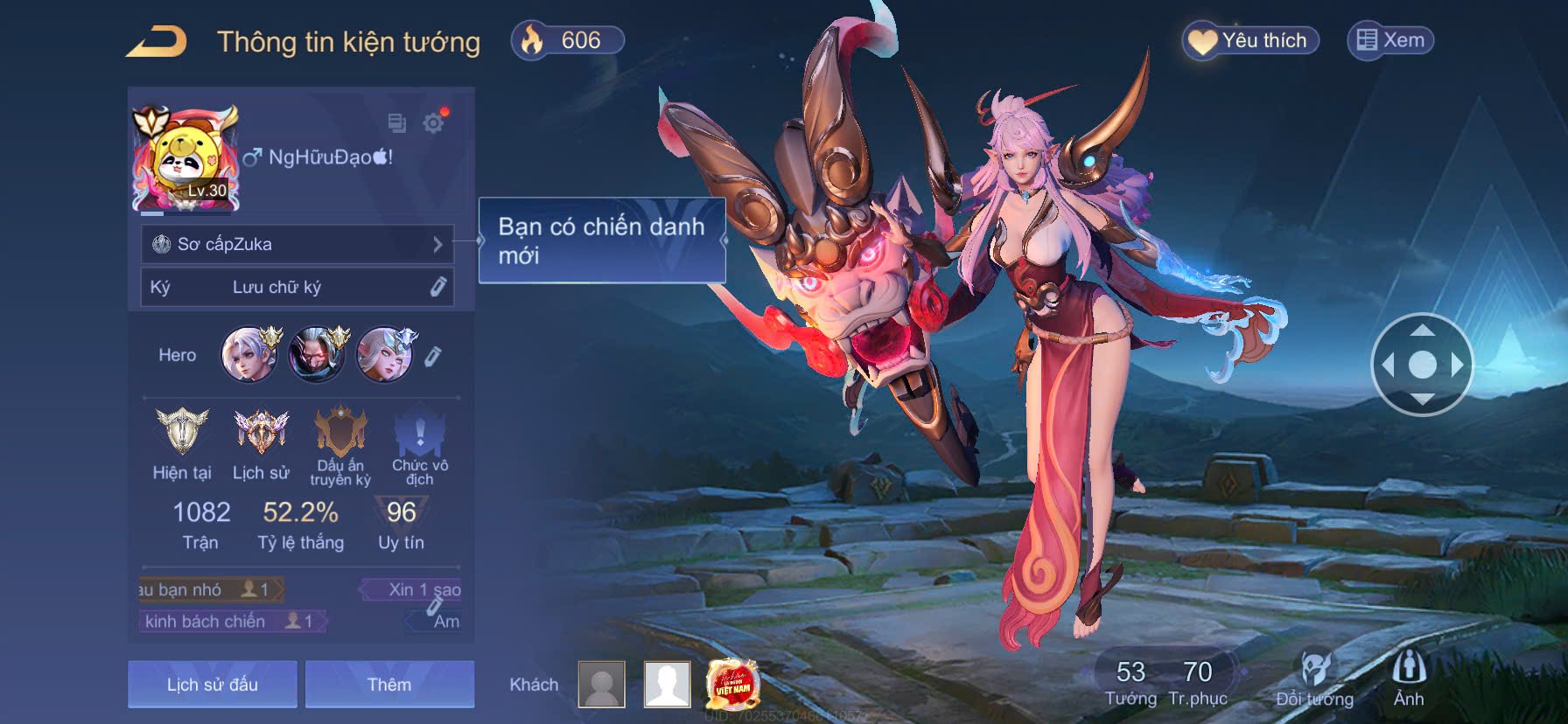1568x724 pixels.
Task: Open the 606 flame popularity counter
Action: [567, 40]
